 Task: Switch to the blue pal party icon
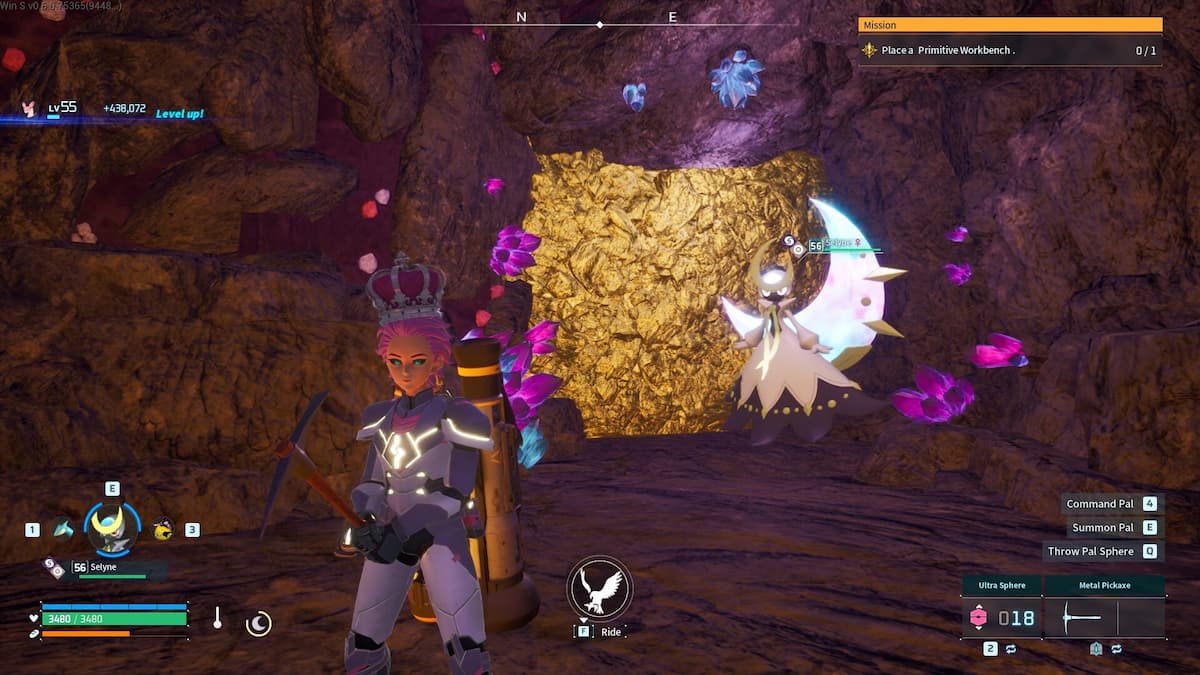64,529
